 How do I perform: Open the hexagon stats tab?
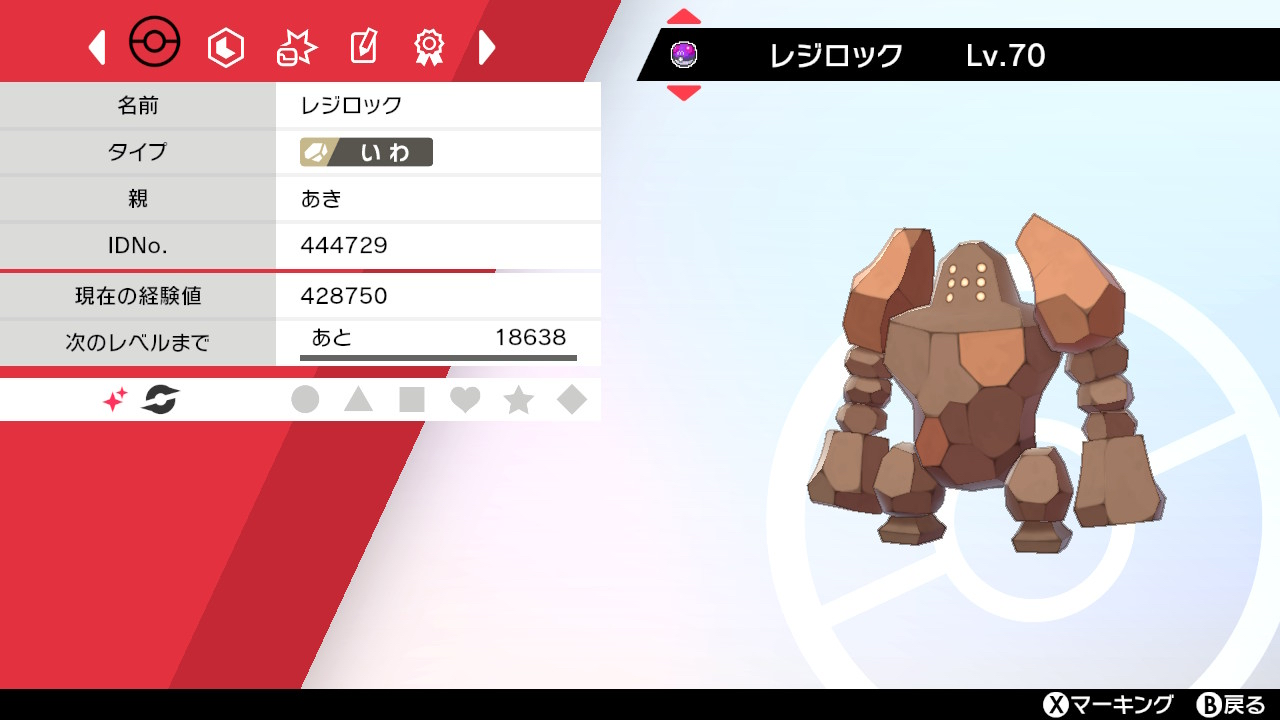pyautogui.click(x=225, y=47)
